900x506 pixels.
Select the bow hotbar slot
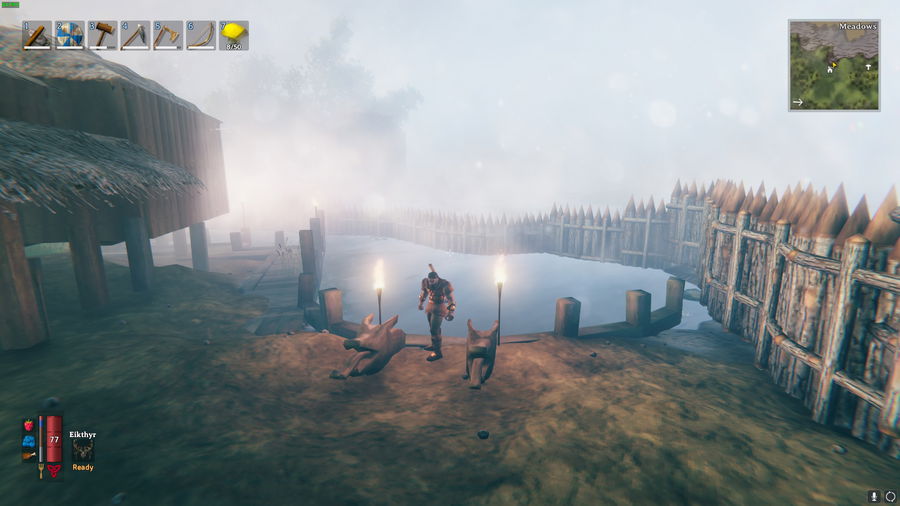click(x=200, y=36)
